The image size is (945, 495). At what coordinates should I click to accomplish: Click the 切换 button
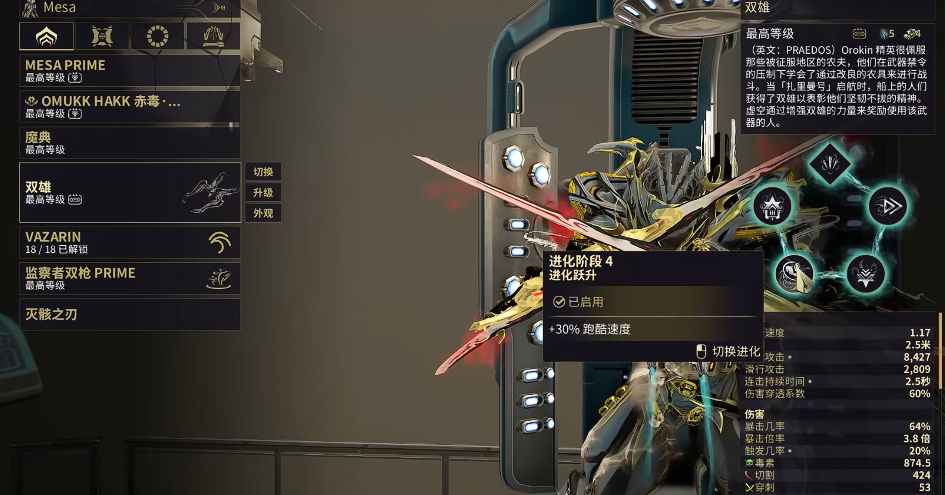pyautogui.click(x=263, y=172)
